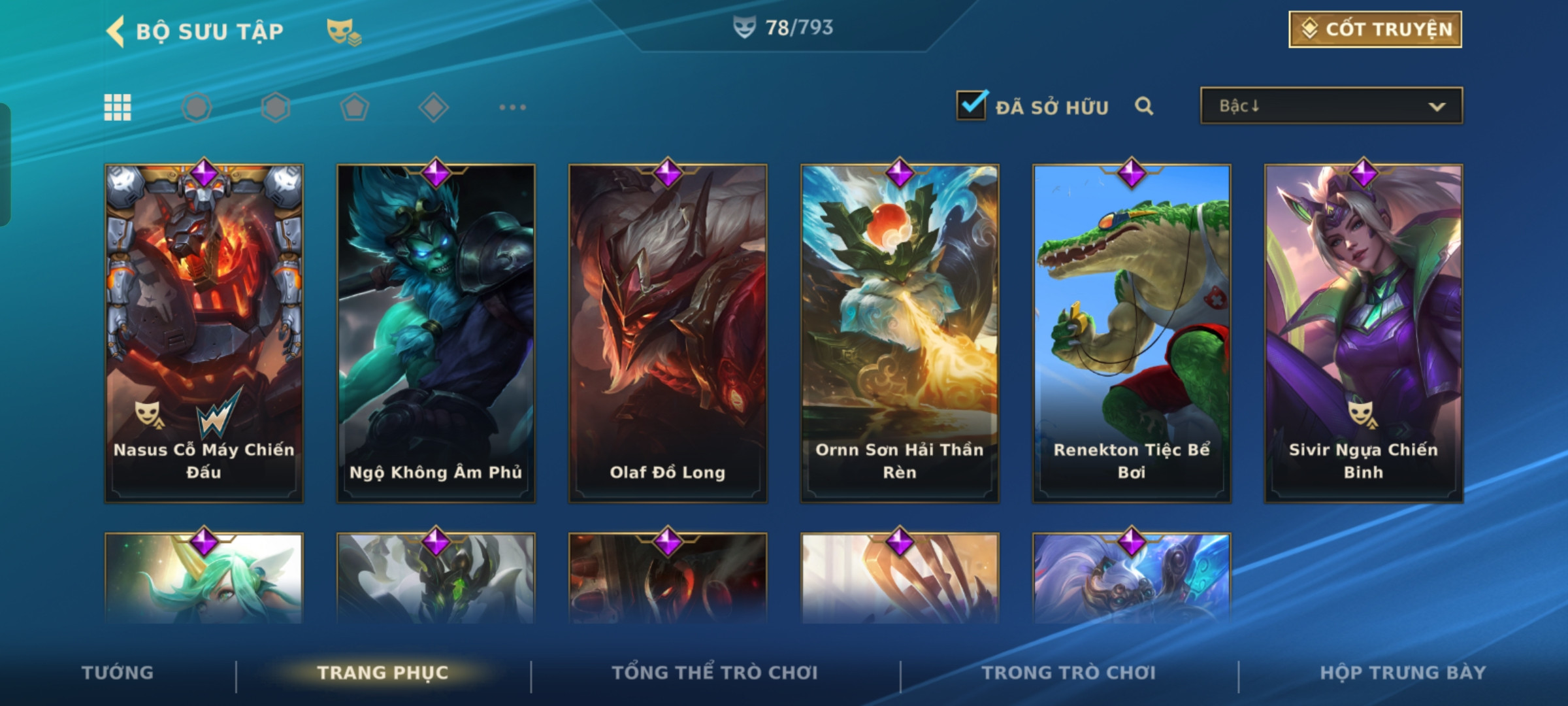Choose the diamond-shaped rarity filter
The width and height of the screenshot is (1568, 706).
pos(433,107)
